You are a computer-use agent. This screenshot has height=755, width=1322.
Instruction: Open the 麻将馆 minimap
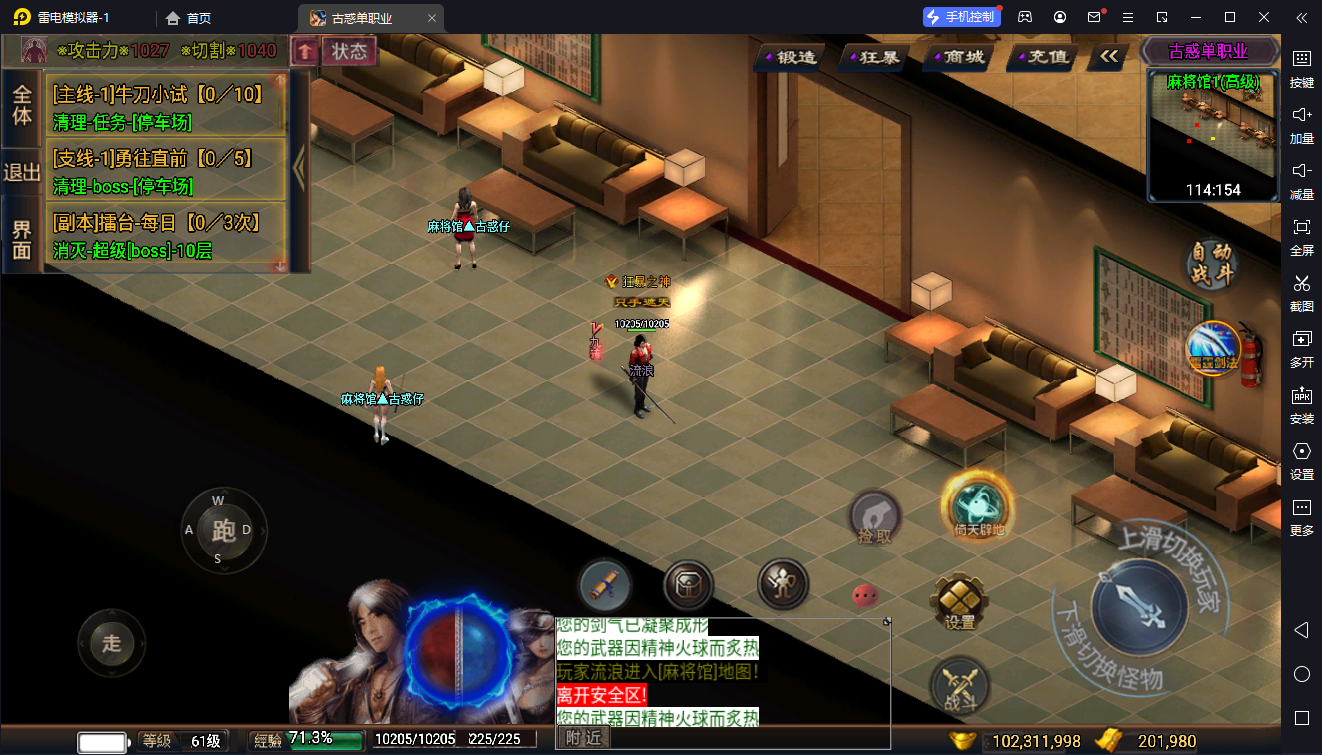[x=1213, y=135]
